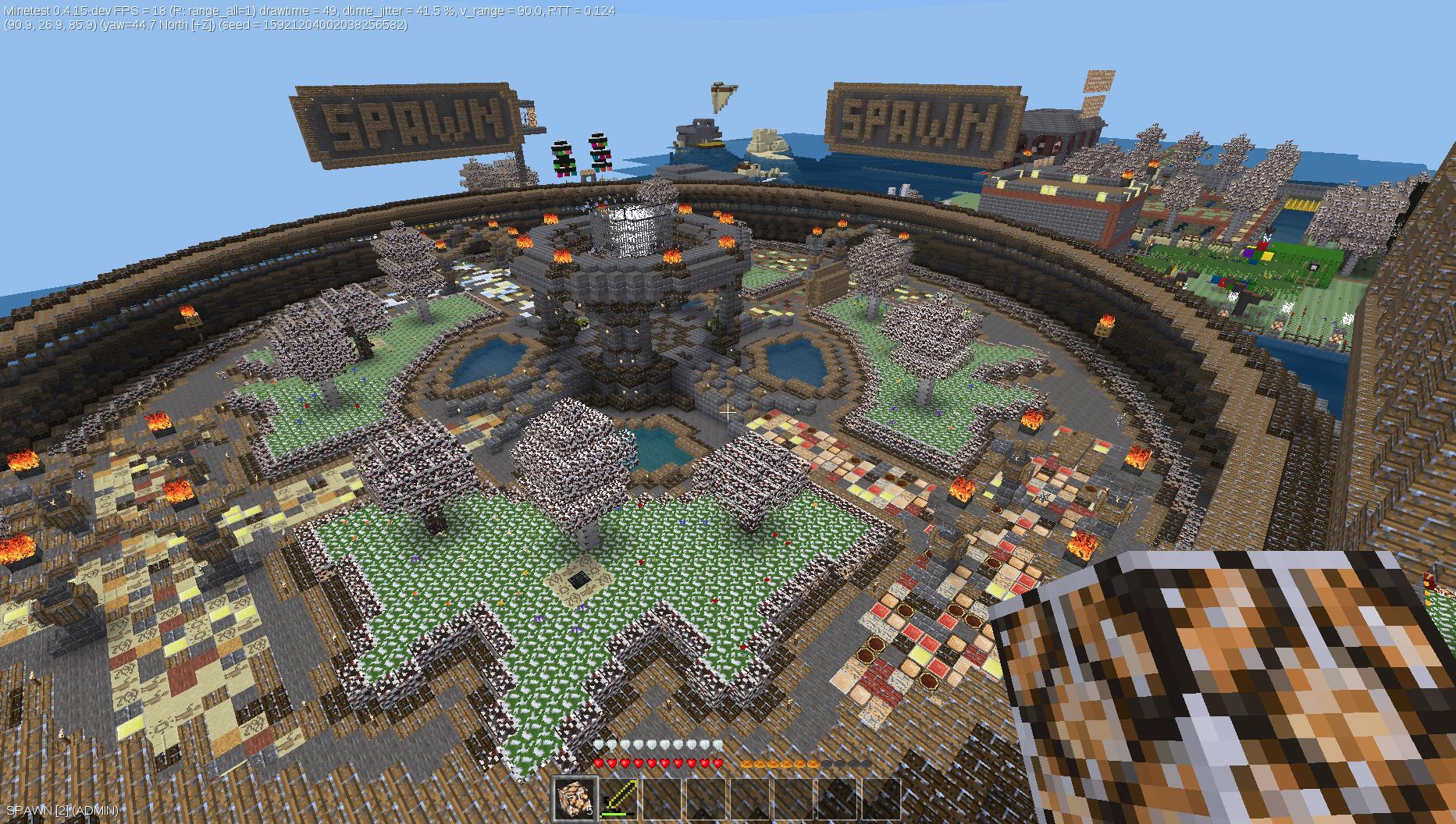
Task: Click a white breath bubble above the health bar
Action: click(x=600, y=743)
